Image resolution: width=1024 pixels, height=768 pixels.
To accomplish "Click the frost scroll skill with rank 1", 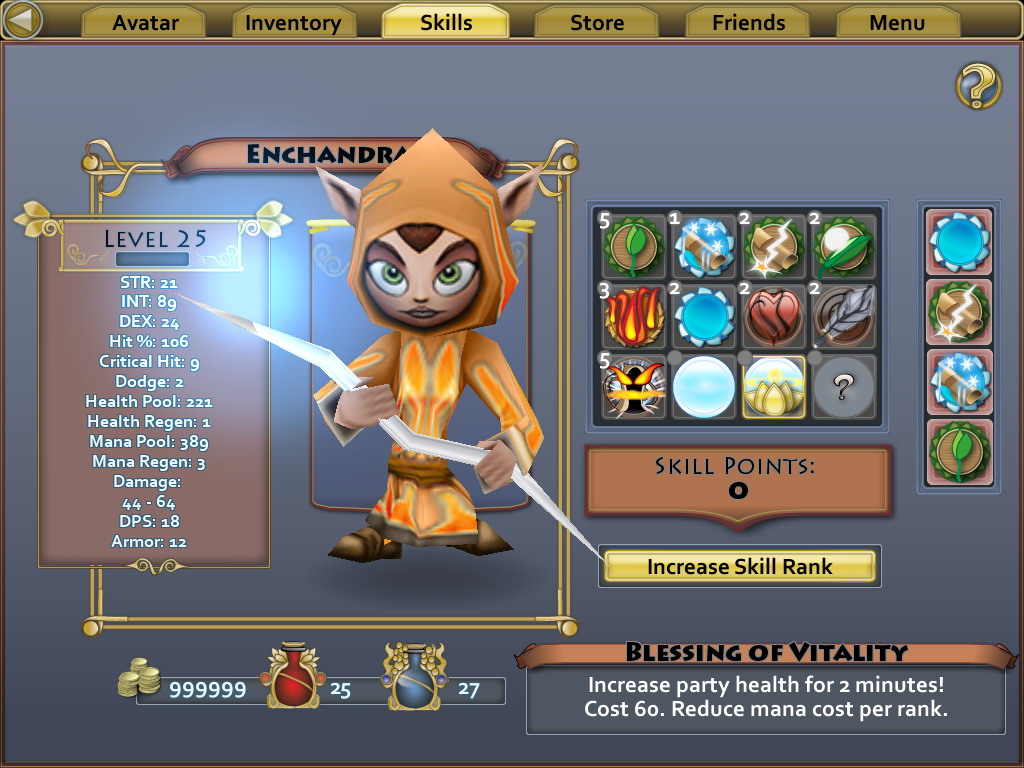I will (x=703, y=247).
